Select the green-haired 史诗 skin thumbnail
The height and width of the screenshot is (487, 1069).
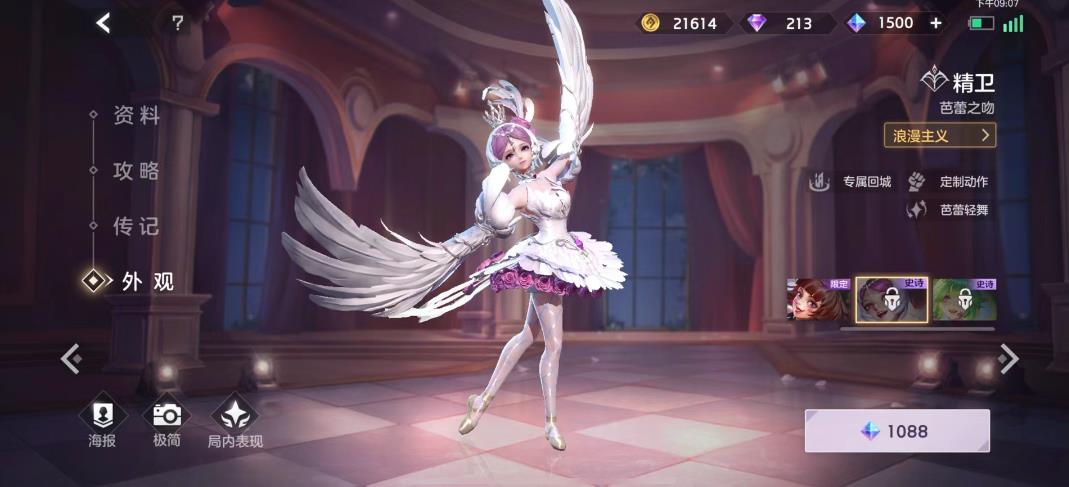pyautogui.click(x=964, y=300)
